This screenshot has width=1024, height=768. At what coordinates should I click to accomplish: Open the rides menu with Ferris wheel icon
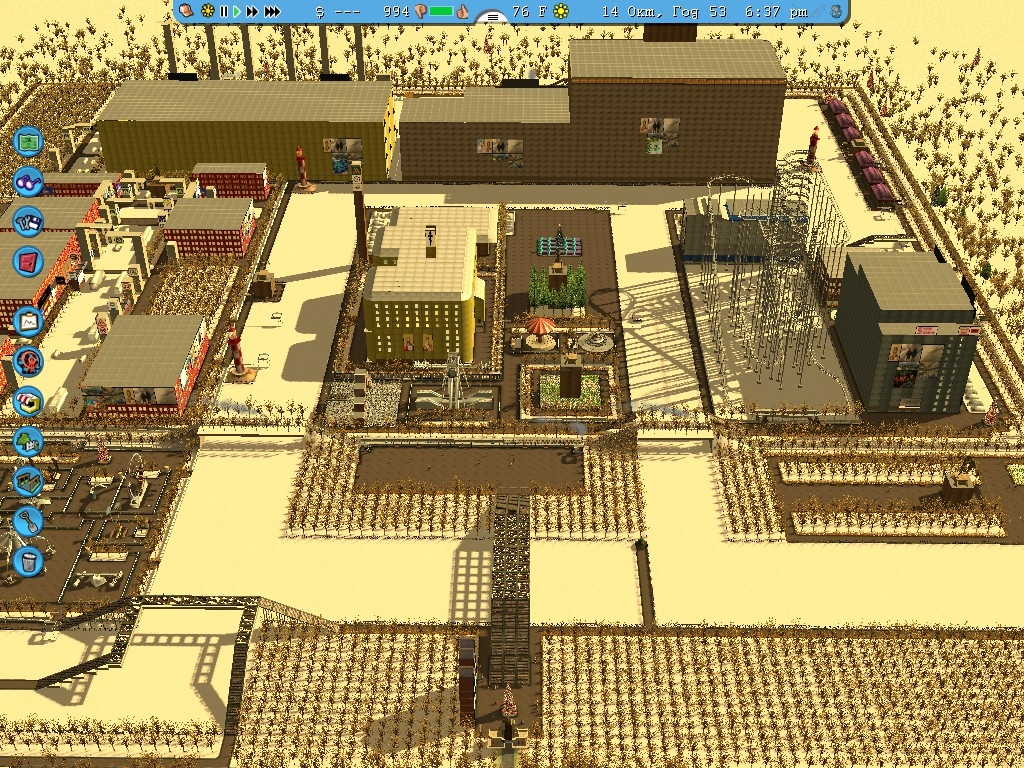(28, 360)
